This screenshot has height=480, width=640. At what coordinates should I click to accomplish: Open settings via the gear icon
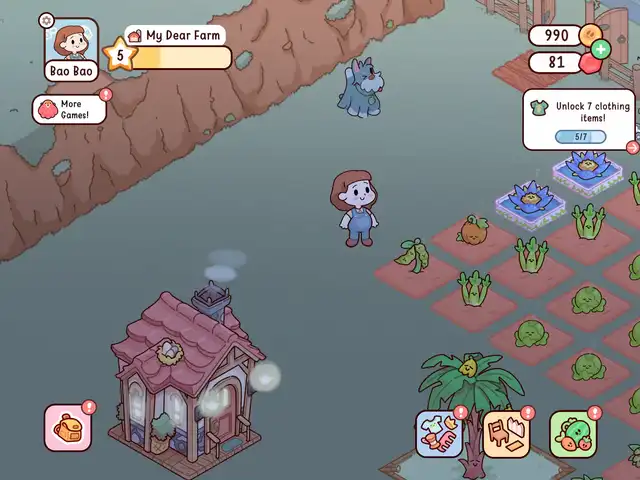[46, 20]
